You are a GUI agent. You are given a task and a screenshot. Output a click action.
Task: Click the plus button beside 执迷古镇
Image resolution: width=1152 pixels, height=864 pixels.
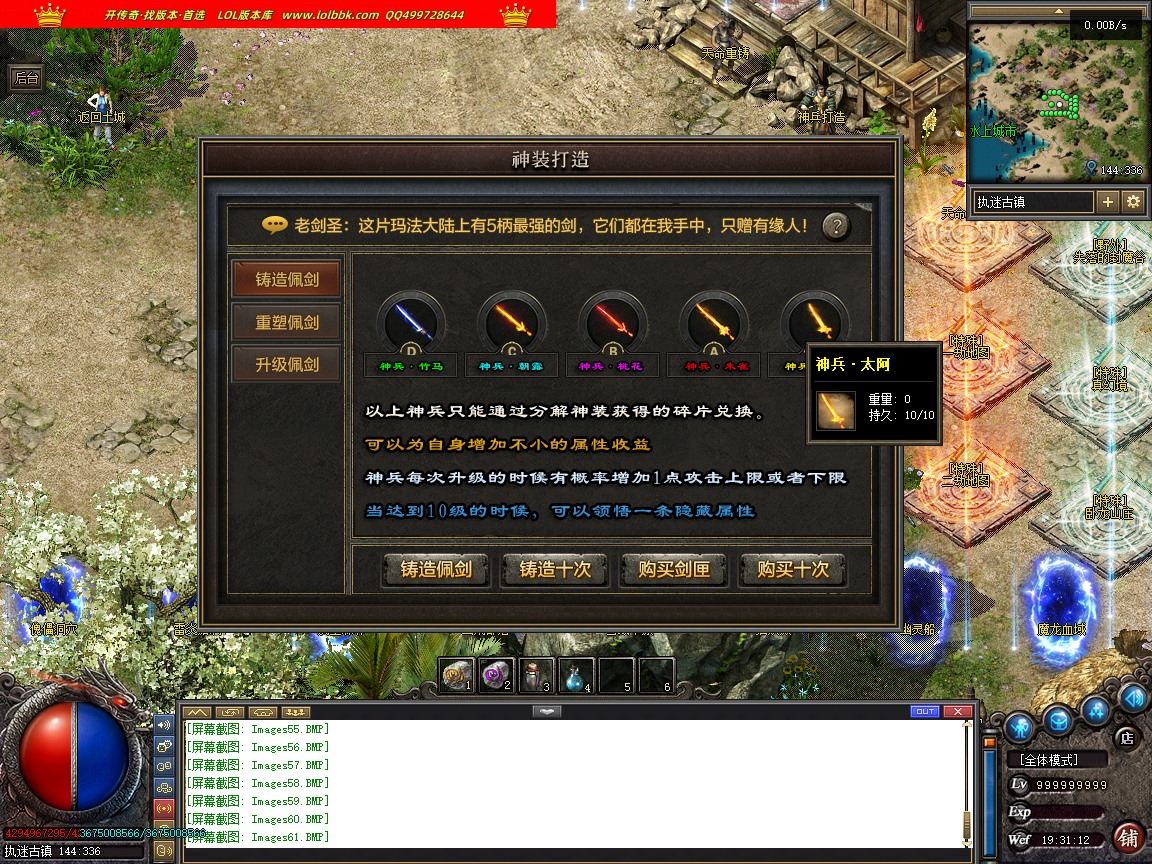pos(1107,202)
